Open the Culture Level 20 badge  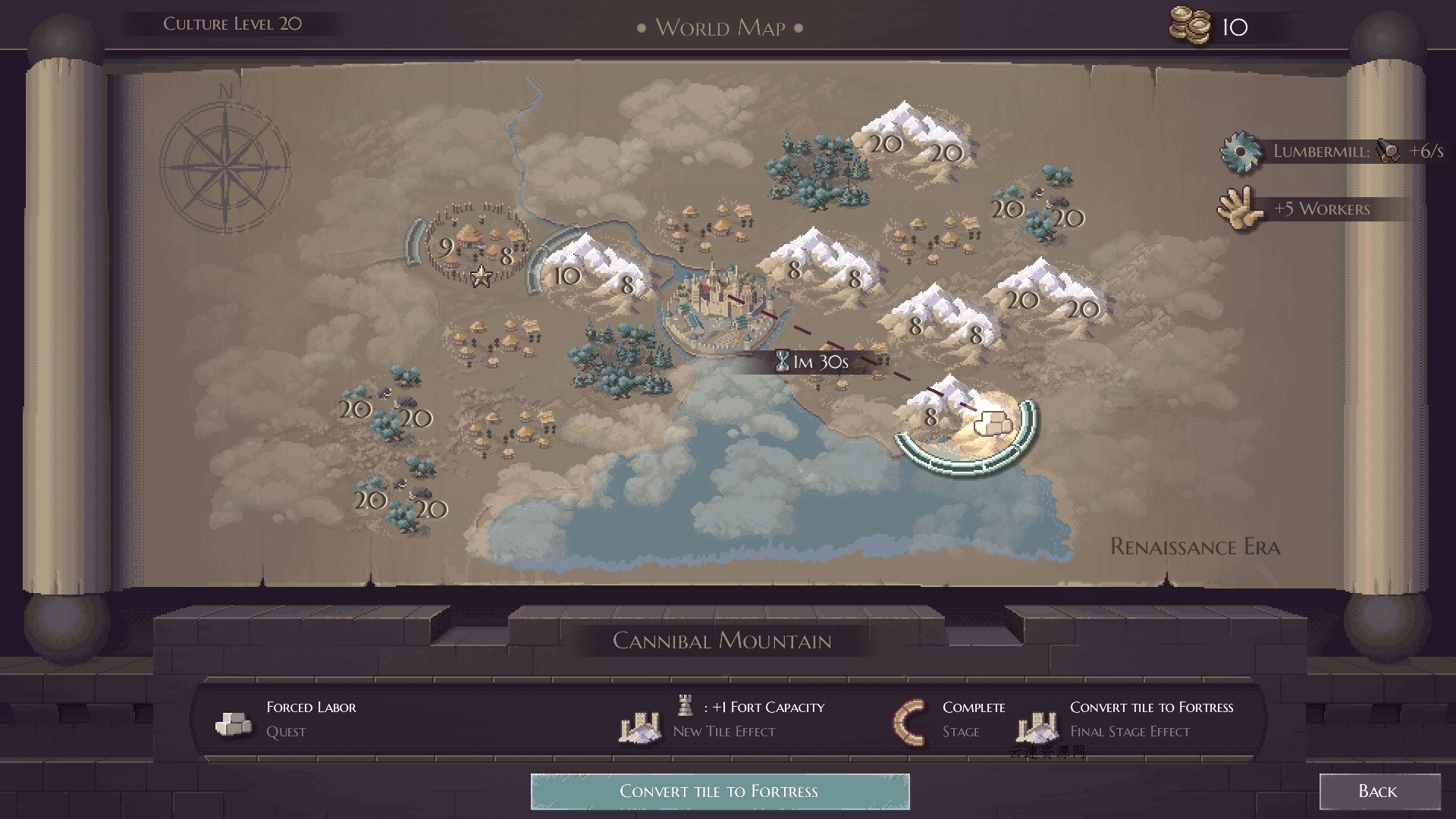click(x=231, y=23)
